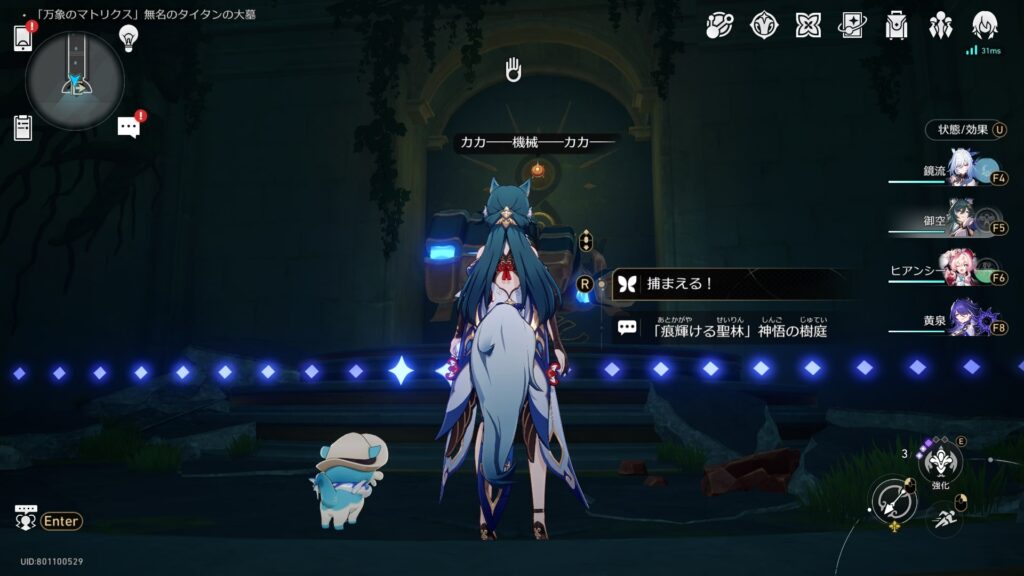Viewport: 1024px width, 576px height.
Task: Open the circular minimap
Action: pos(75,80)
